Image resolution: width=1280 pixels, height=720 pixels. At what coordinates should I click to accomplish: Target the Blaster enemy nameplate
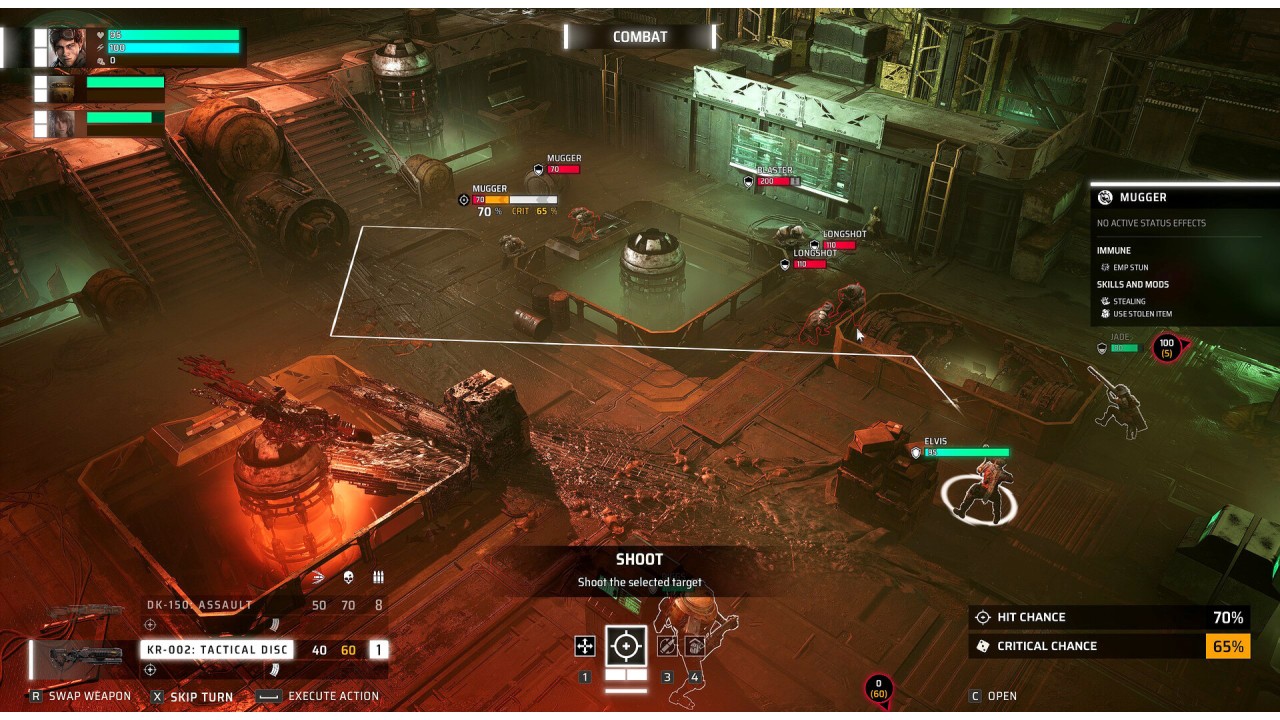coord(774,176)
